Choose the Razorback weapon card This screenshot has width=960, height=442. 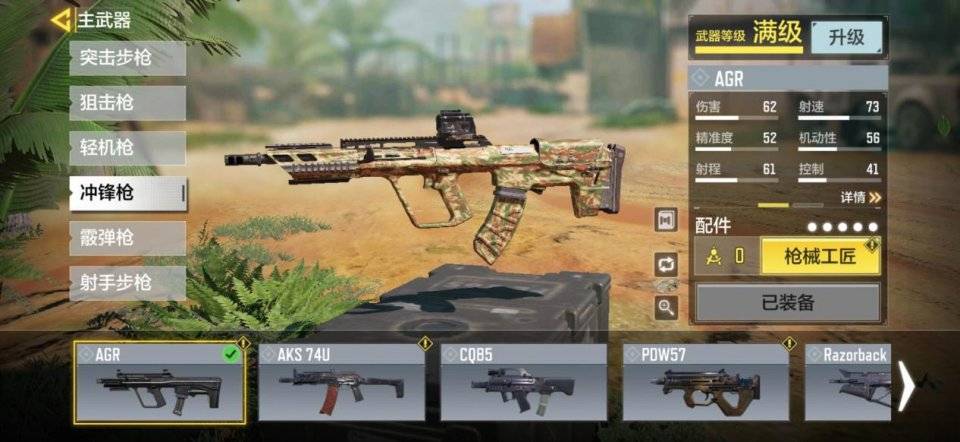[x=848, y=381]
